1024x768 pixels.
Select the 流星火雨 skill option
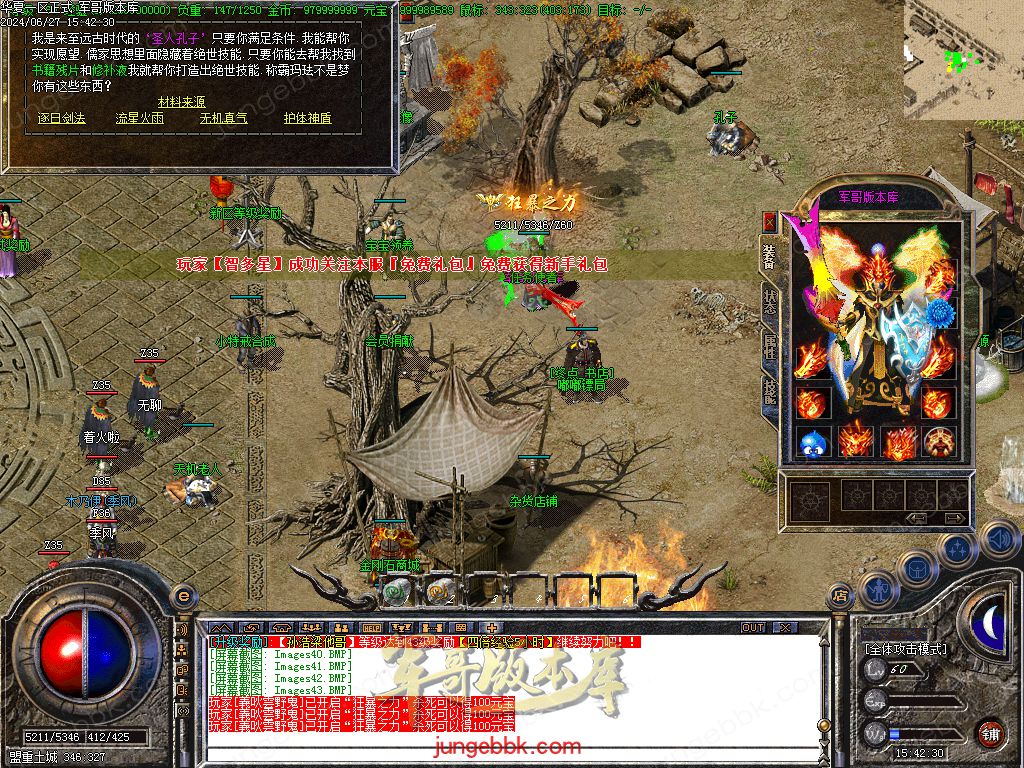pos(139,118)
